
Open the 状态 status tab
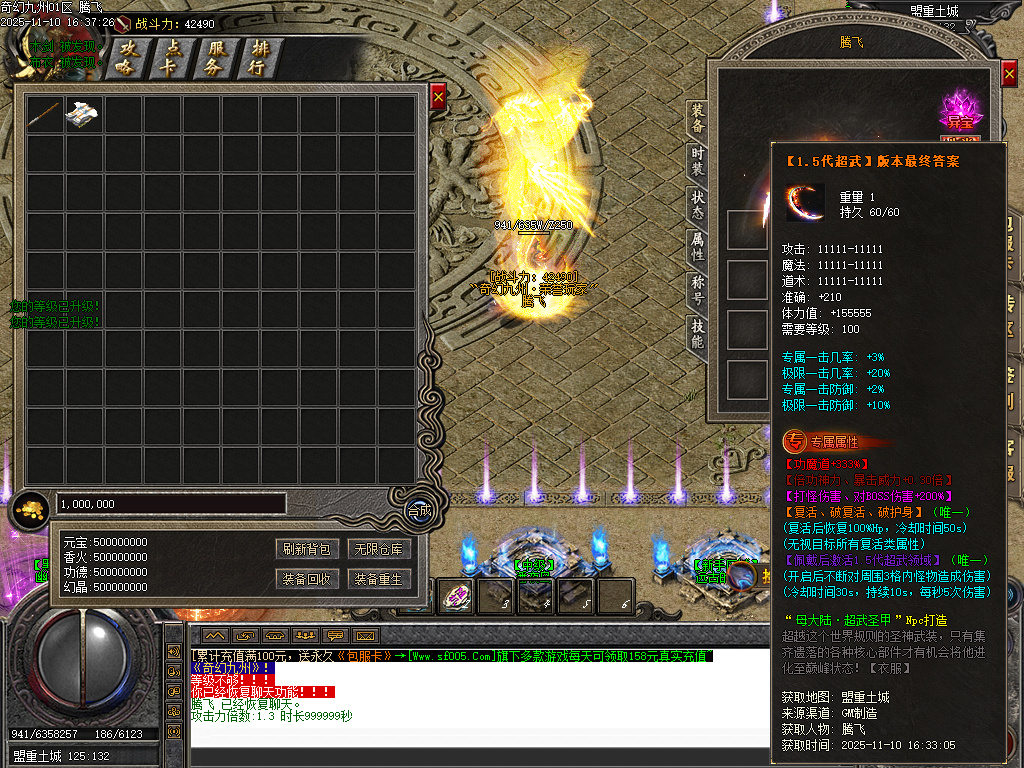click(697, 204)
